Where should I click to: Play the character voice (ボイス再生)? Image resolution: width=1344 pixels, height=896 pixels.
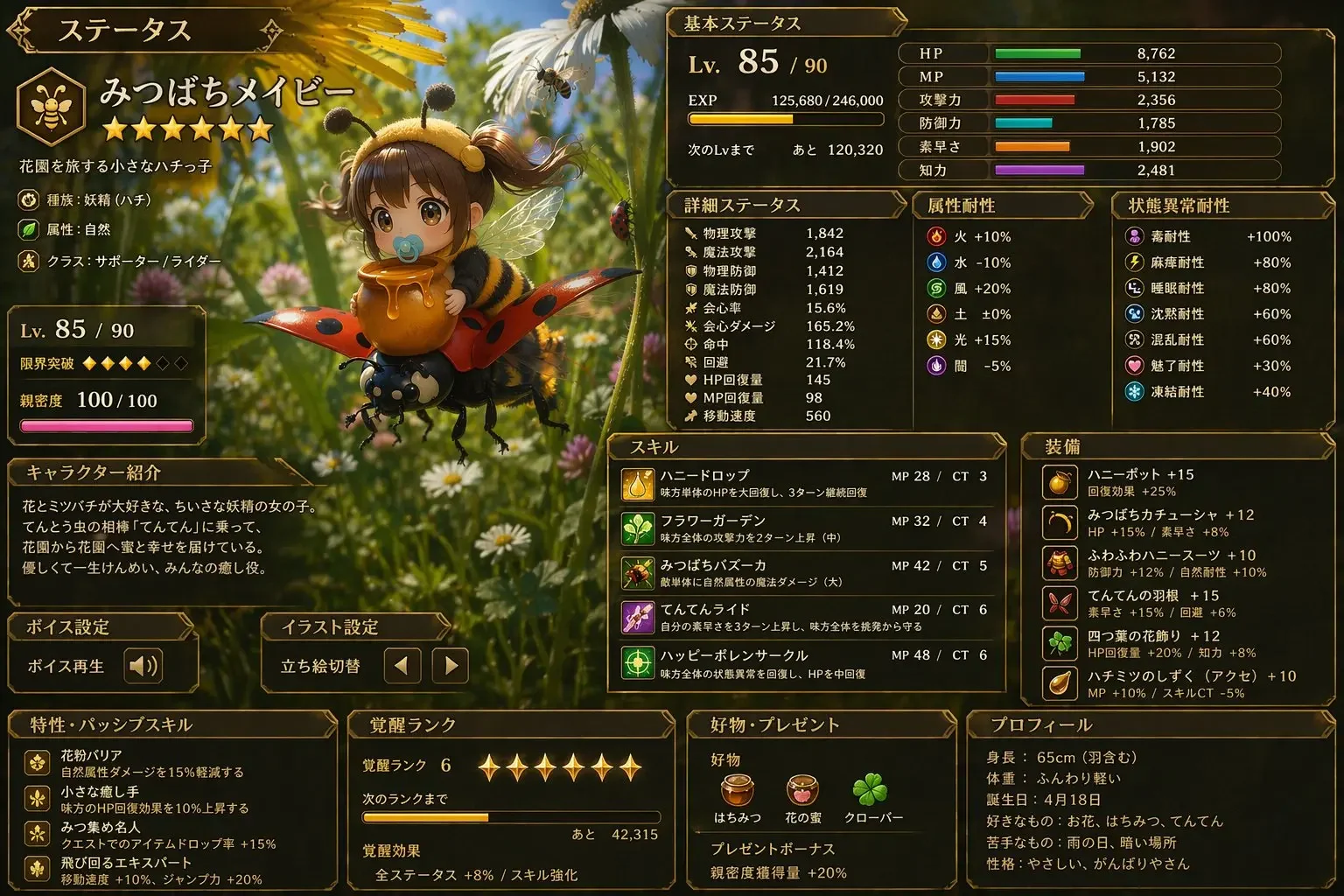point(143,666)
